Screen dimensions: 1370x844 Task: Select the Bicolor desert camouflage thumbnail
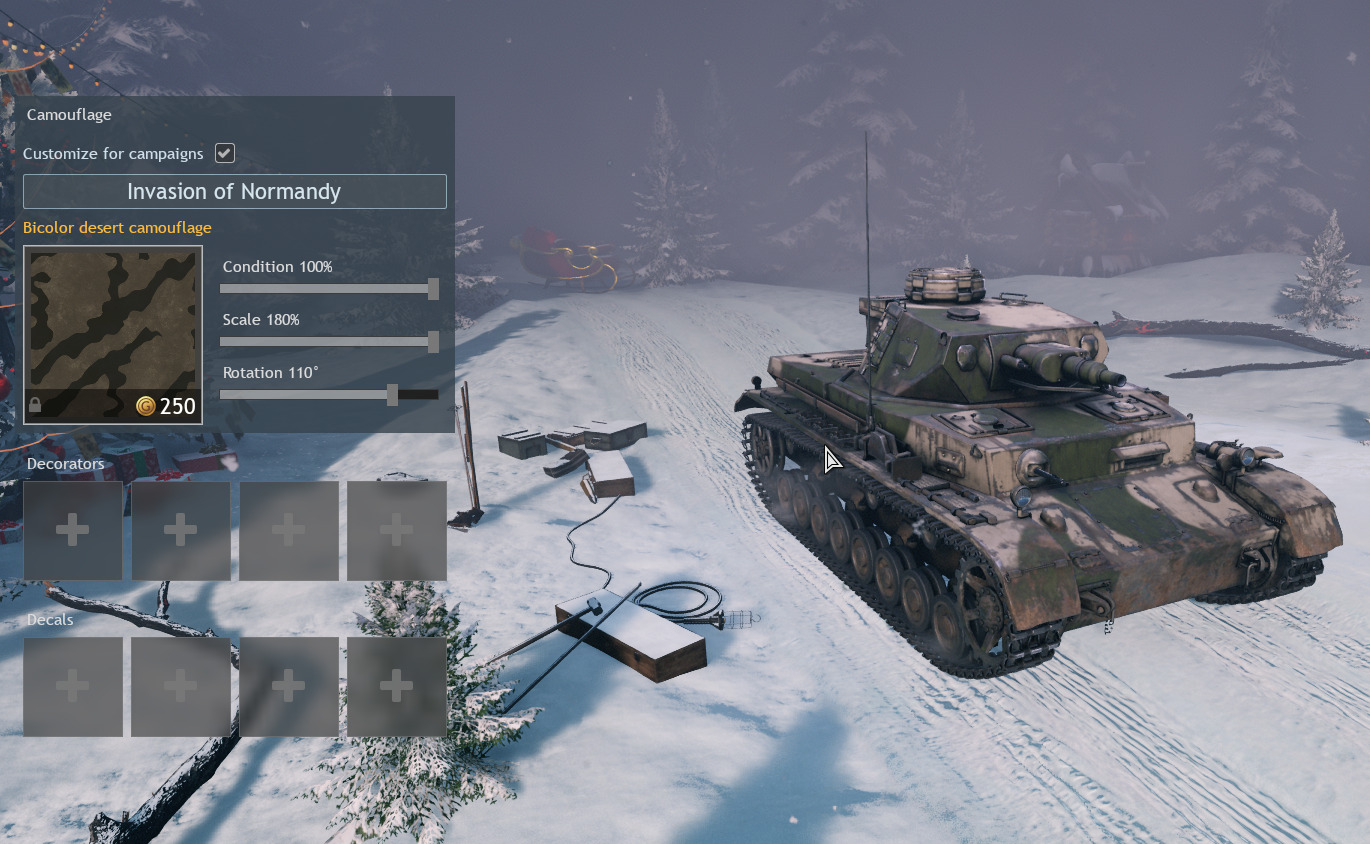click(113, 334)
